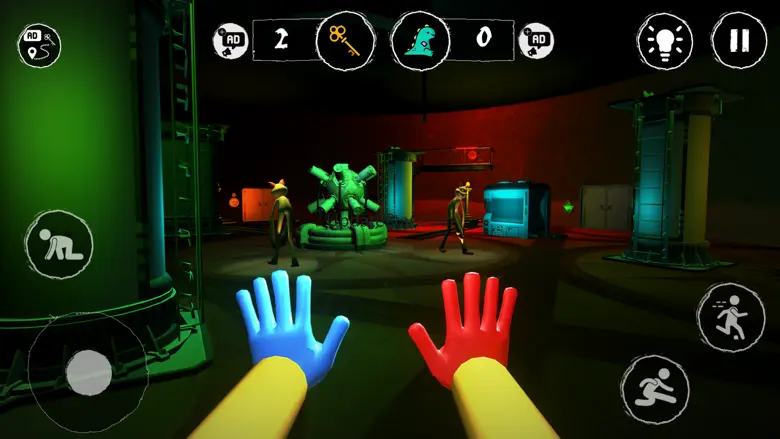Toggle the crouch button
The width and height of the screenshot is (780, 439).
(x=59, y=246)
